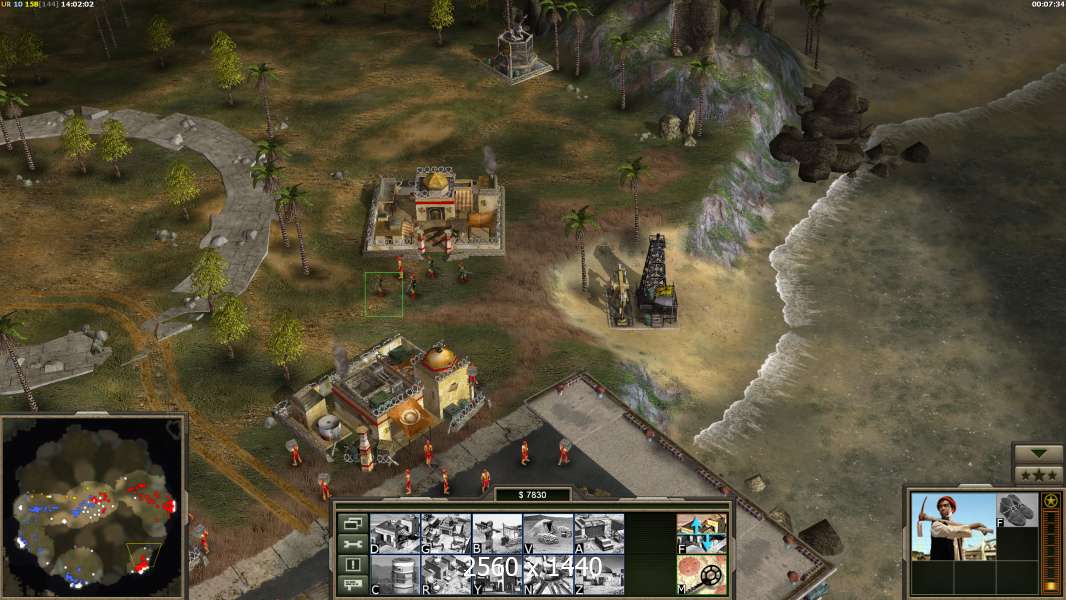Collapse the panel with the down arrow
The height and width of the screenshot is (600, 1066).
[x=1038, y=454]
